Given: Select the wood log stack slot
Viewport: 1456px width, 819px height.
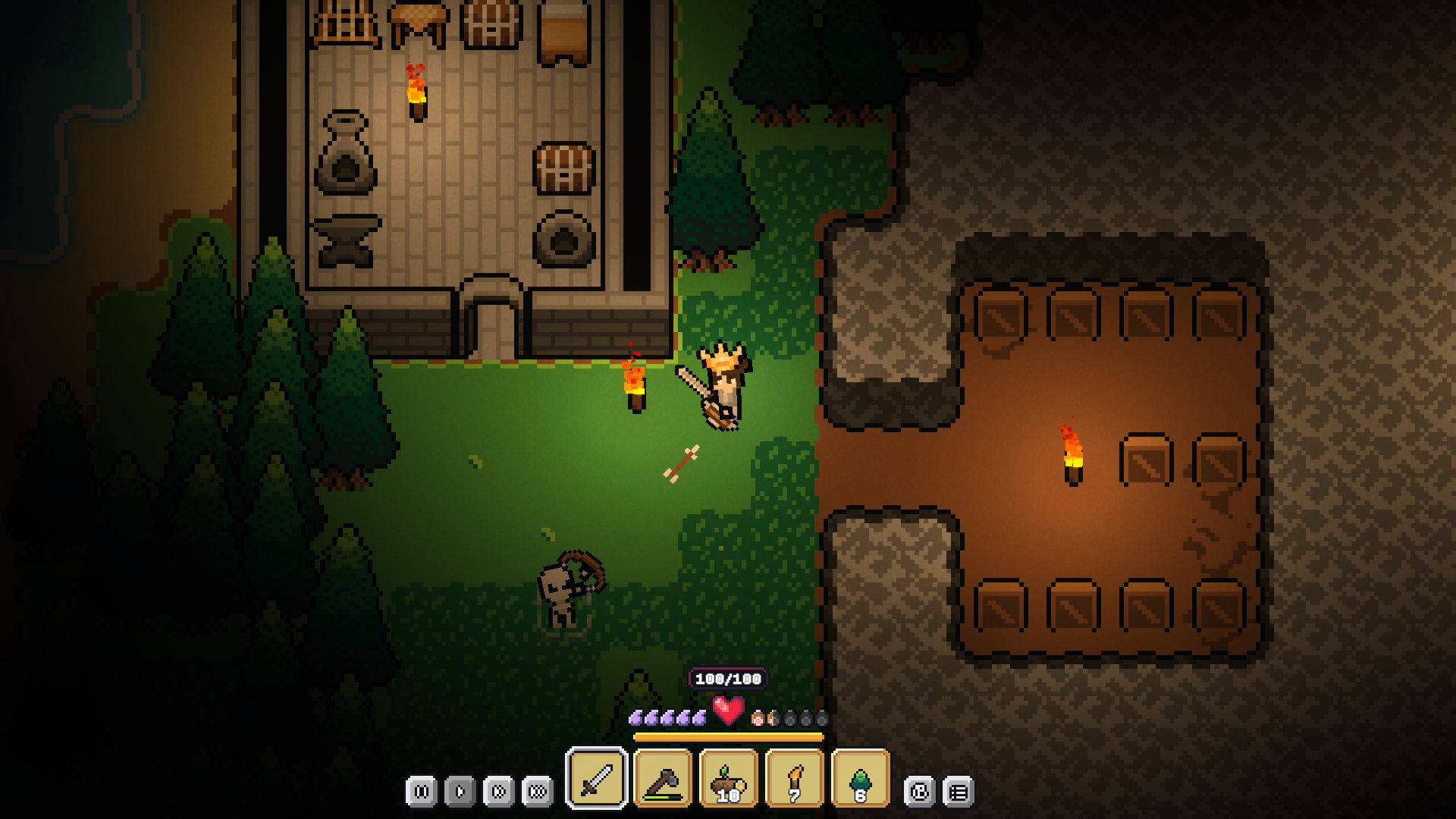Looking at the screenshot, I should [x=729, y=778].
